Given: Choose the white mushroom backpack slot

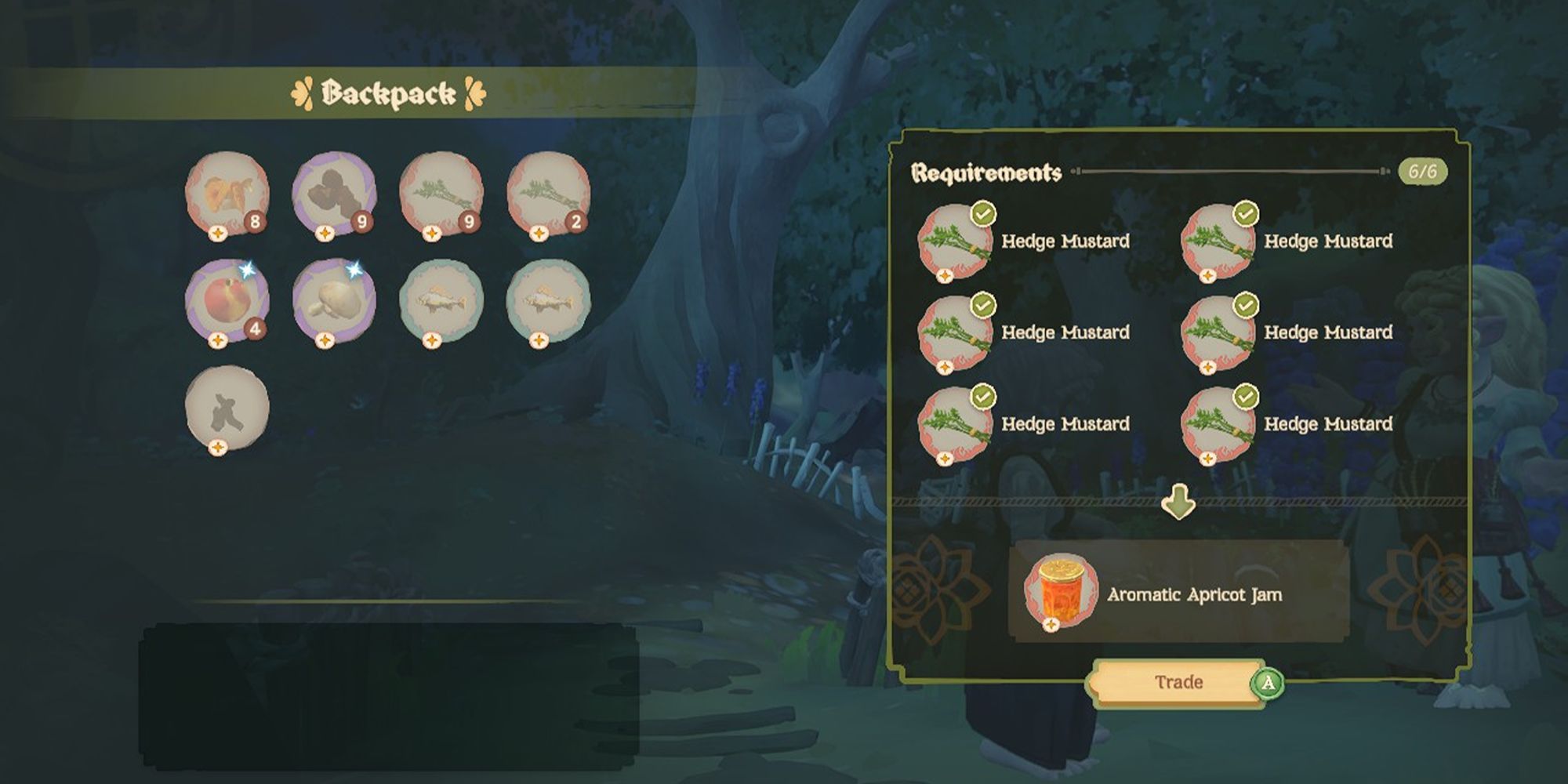Looking at the screenshot, I should (334, 301).
